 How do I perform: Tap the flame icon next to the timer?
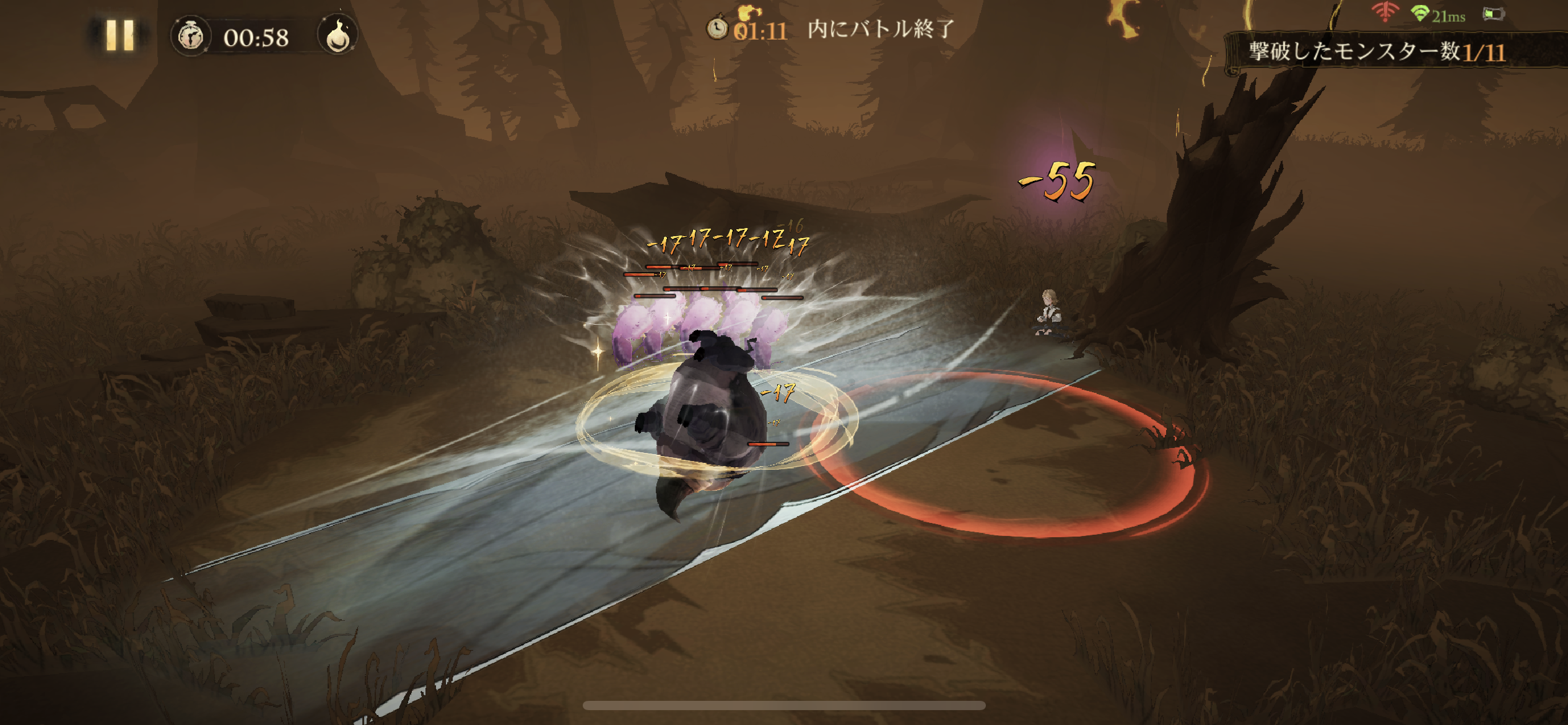pos(338,36)
